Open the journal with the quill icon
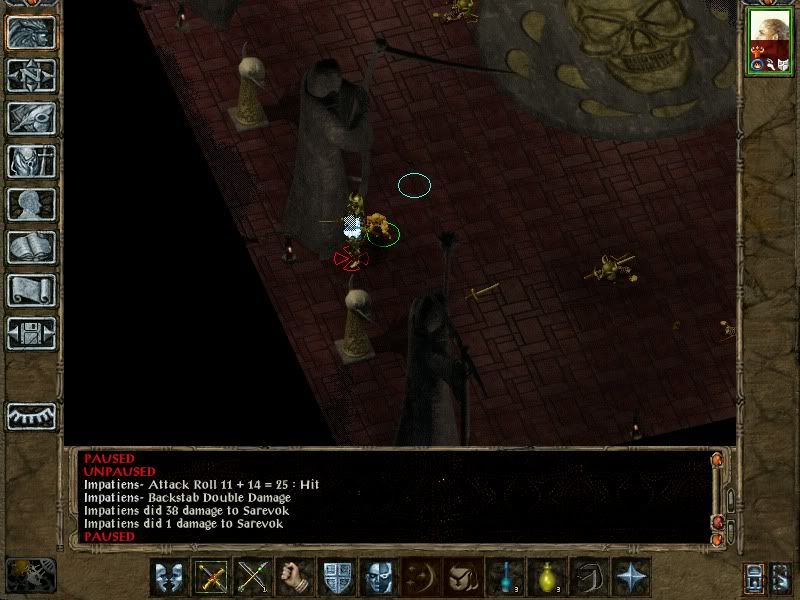Viewport: 800px width, 600px height. [32, 118]
